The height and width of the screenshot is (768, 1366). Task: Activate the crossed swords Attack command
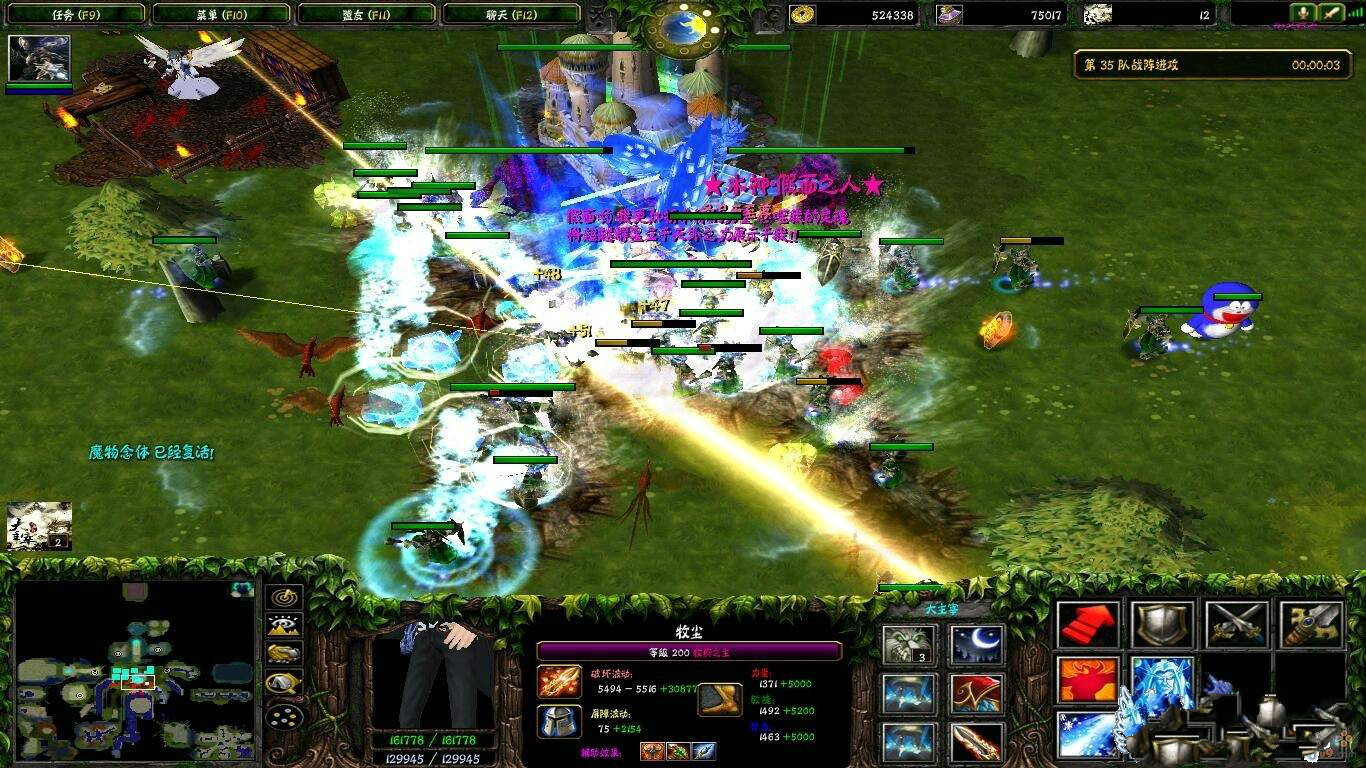pos(1237,625)
